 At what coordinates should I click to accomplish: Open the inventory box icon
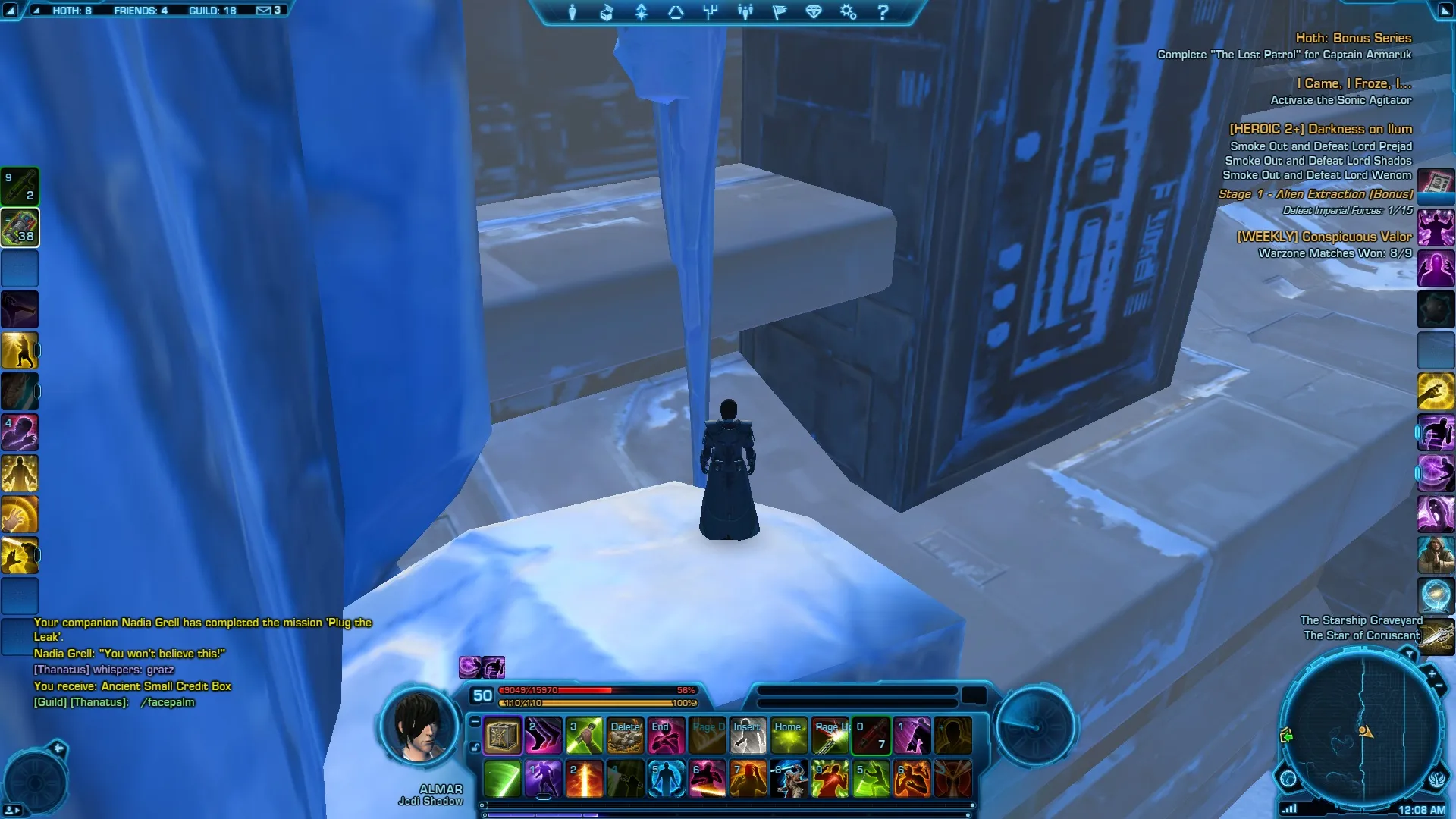pos(607,12)
